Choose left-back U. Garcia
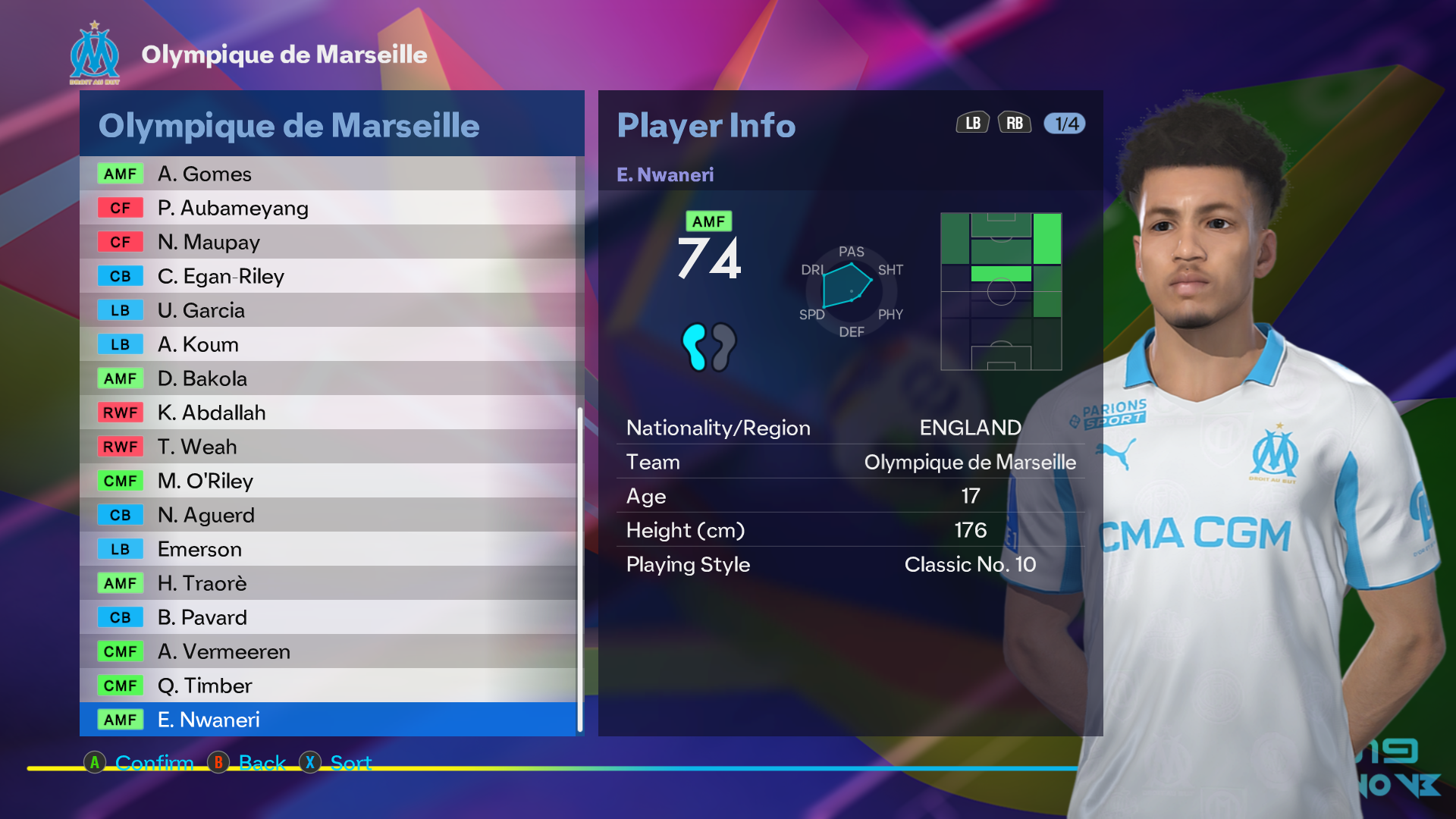Viewport: 1456px width, 819px height. click(328, 310)
